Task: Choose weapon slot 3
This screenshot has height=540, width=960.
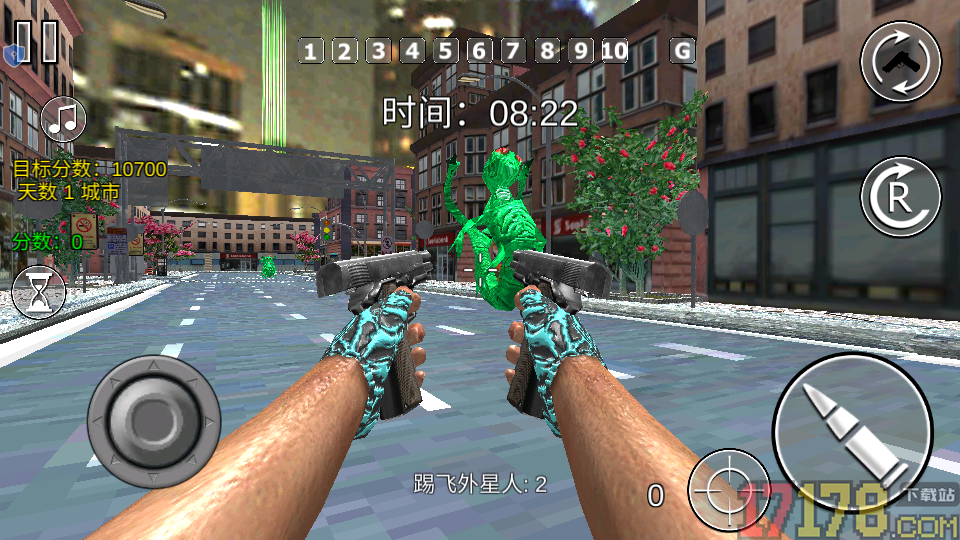Action: coord(378,51)
